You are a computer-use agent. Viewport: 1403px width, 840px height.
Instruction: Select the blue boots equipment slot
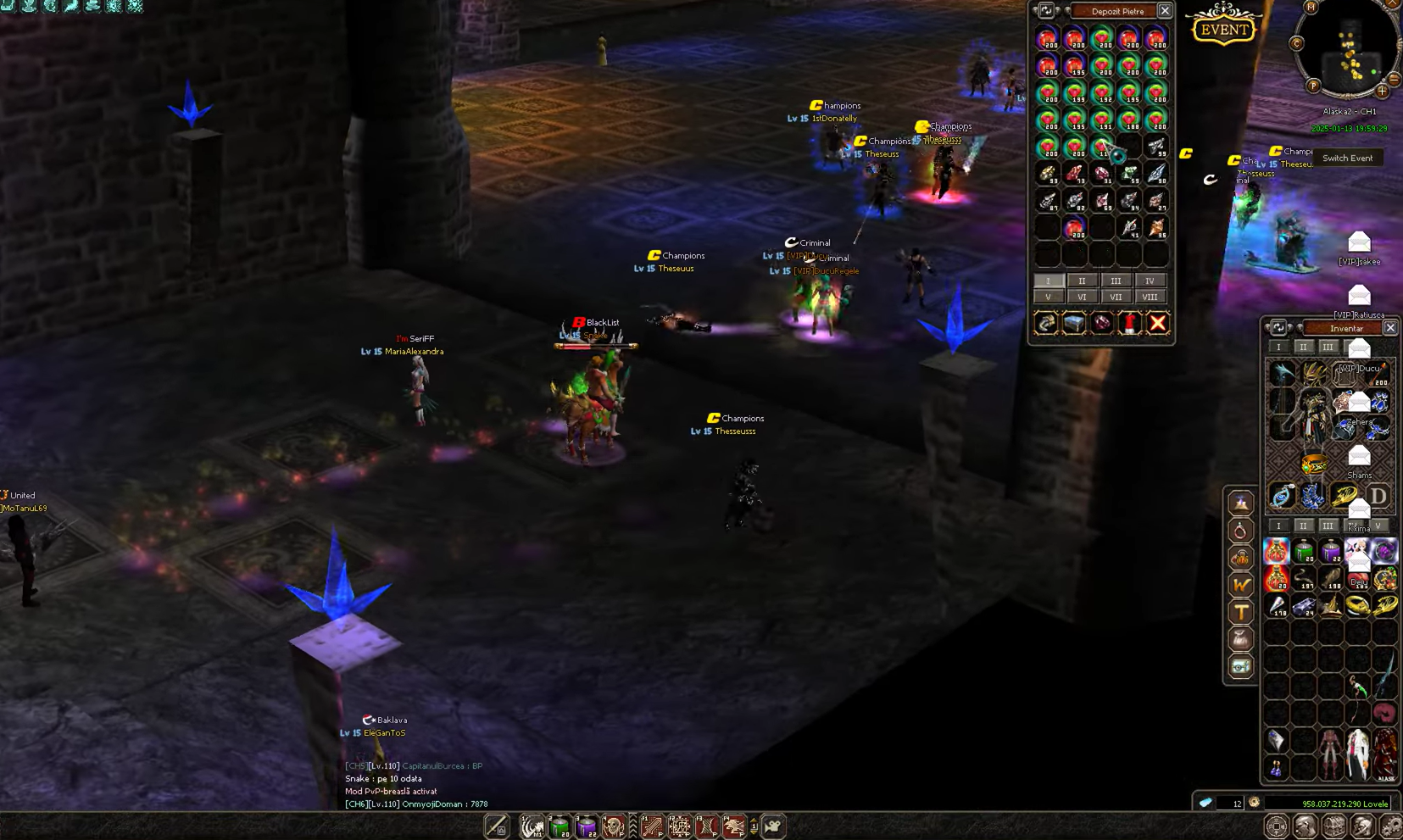1312,496
